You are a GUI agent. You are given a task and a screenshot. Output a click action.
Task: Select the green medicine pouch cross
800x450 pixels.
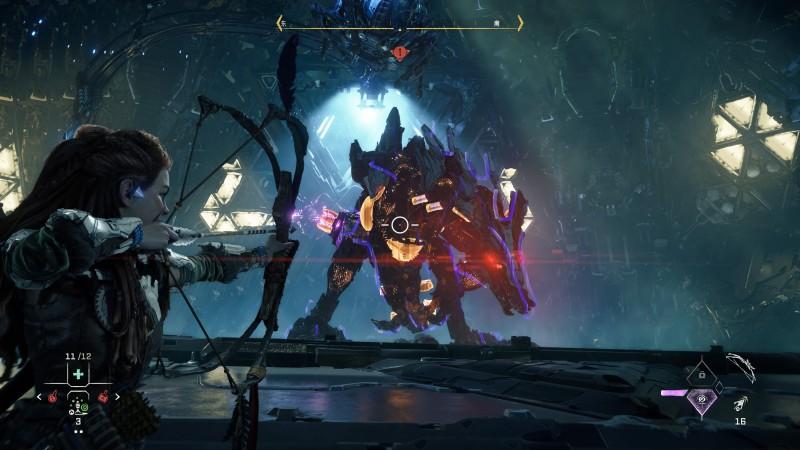point(78,373)
